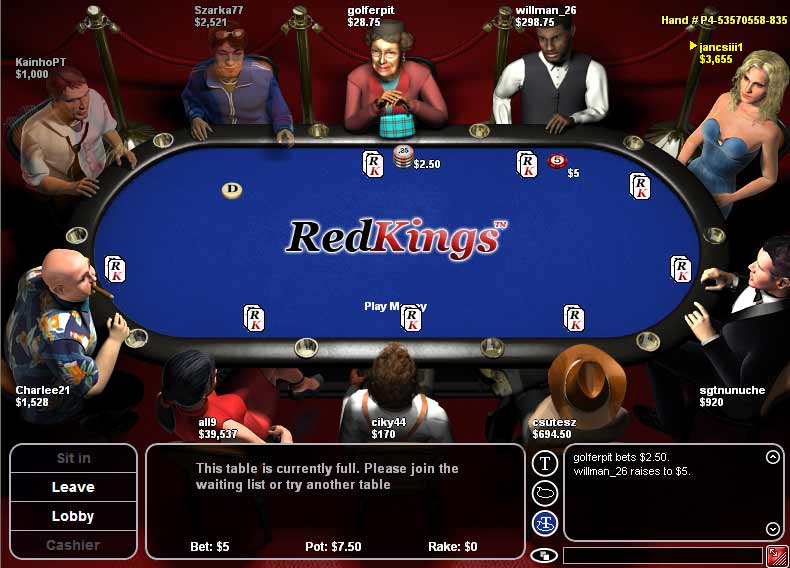This screenshot has width=790, height=568.
Task: Click the overlapping squares icon beside chat input
Action: 545,555
